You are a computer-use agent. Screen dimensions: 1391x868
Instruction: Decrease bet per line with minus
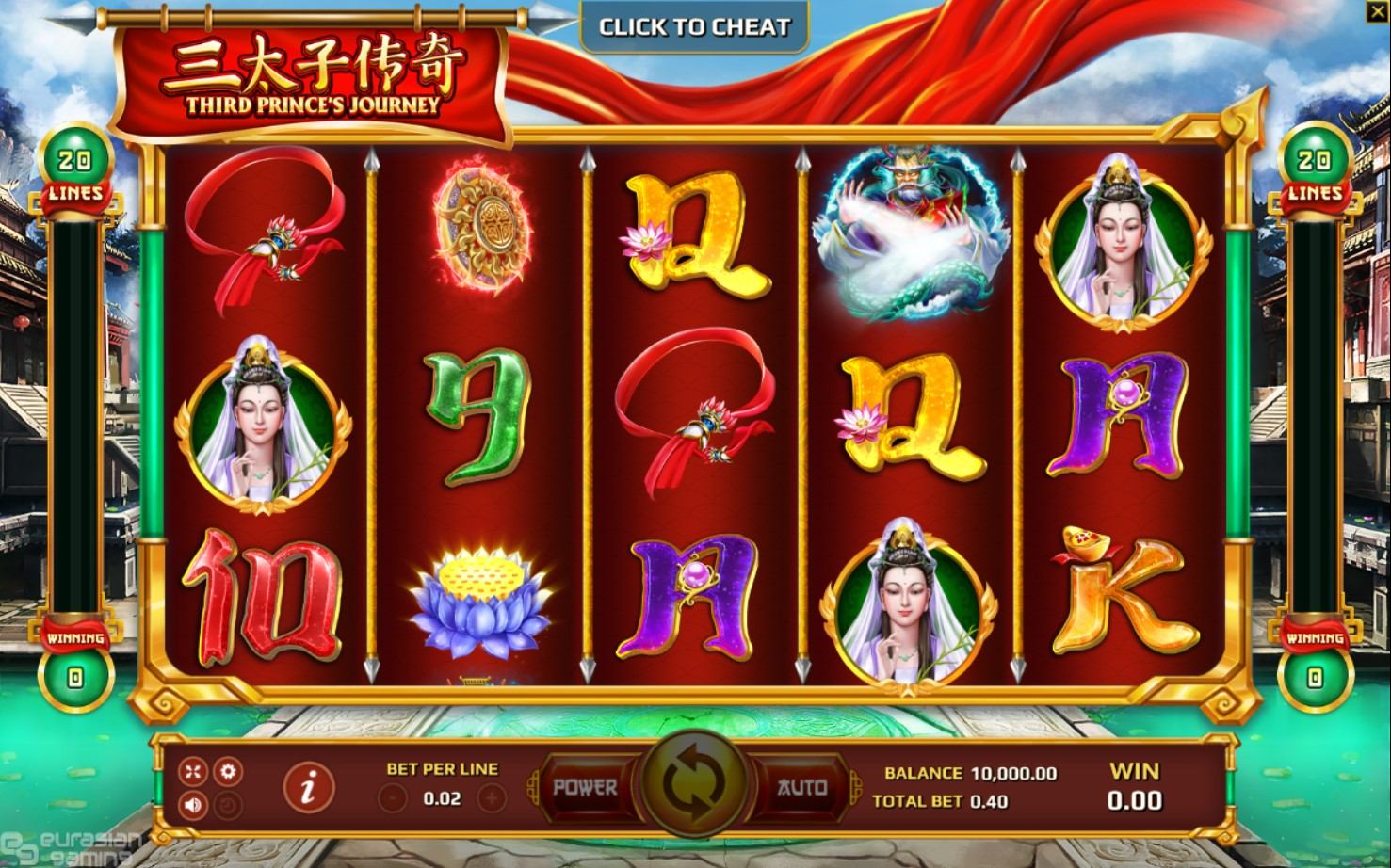(393, 799)
